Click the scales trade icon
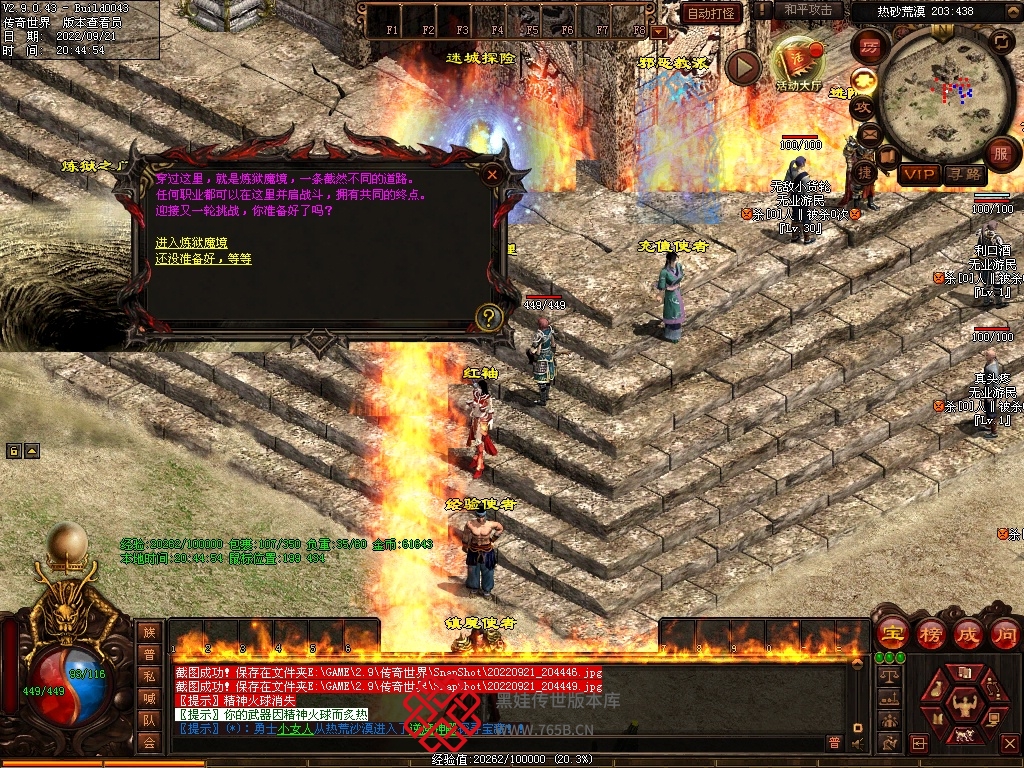The image size is (1024, 768). click(887, 677)
